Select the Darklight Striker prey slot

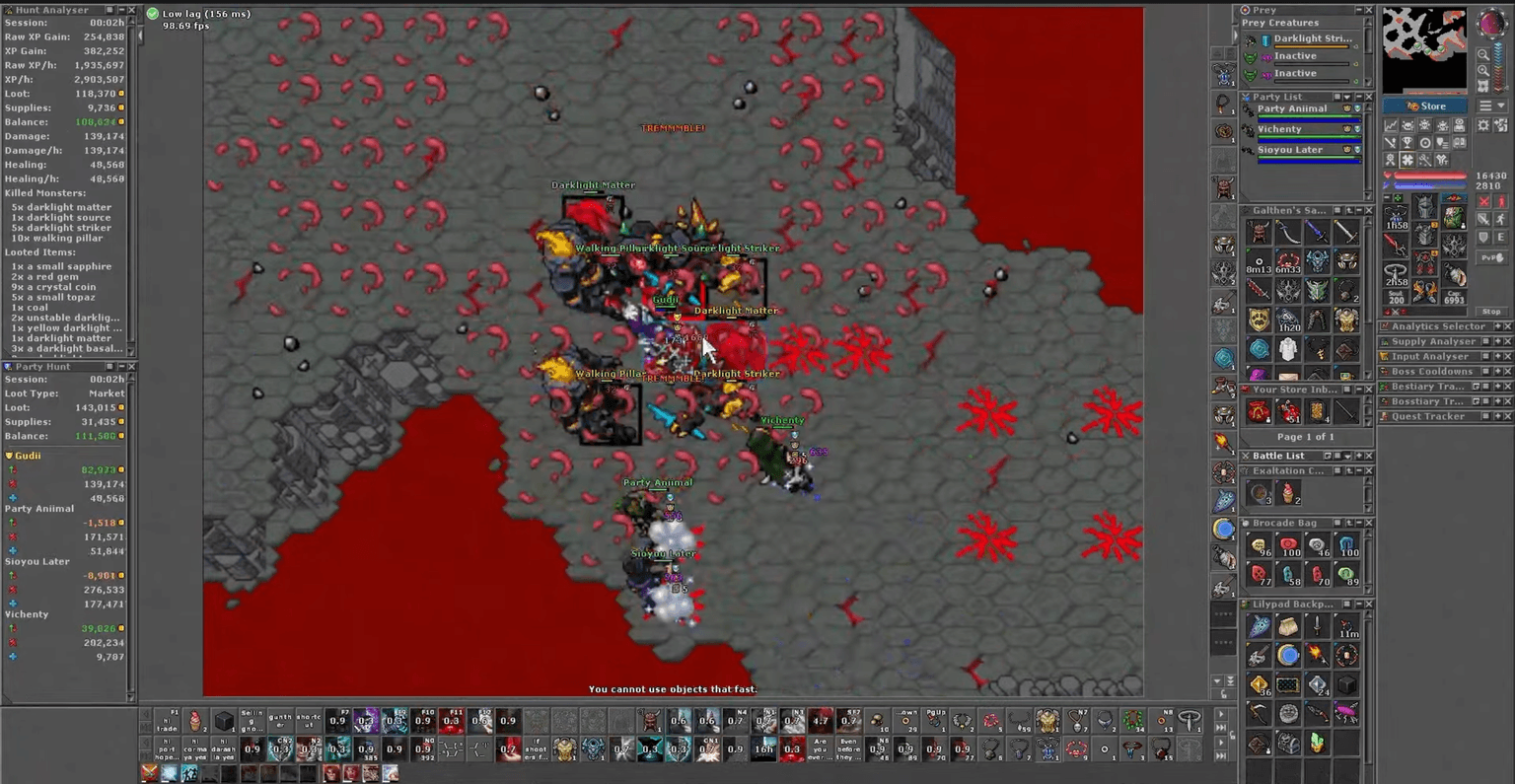(x=1311, y=39)
